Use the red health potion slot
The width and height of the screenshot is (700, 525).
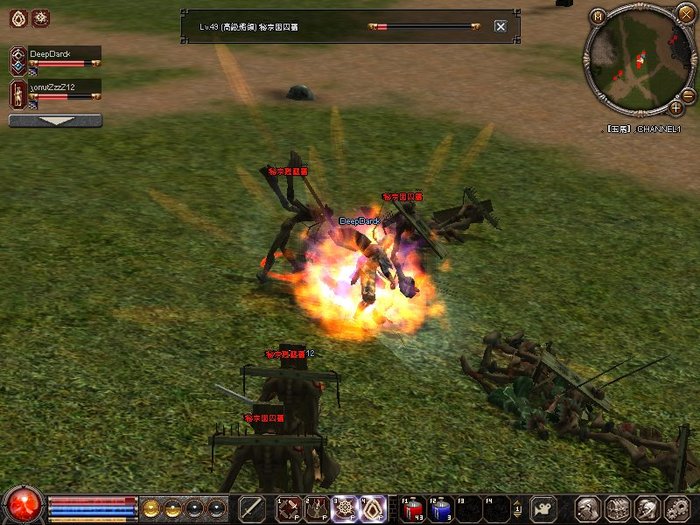point(413,508)
